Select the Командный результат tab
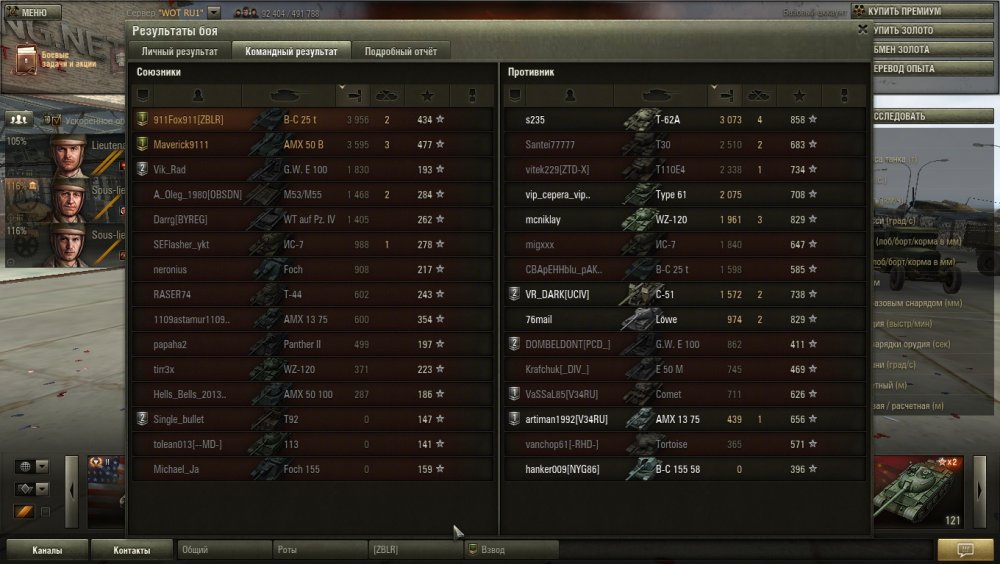Viewport: 1000px width, 564px height. (x=291, y=51)
